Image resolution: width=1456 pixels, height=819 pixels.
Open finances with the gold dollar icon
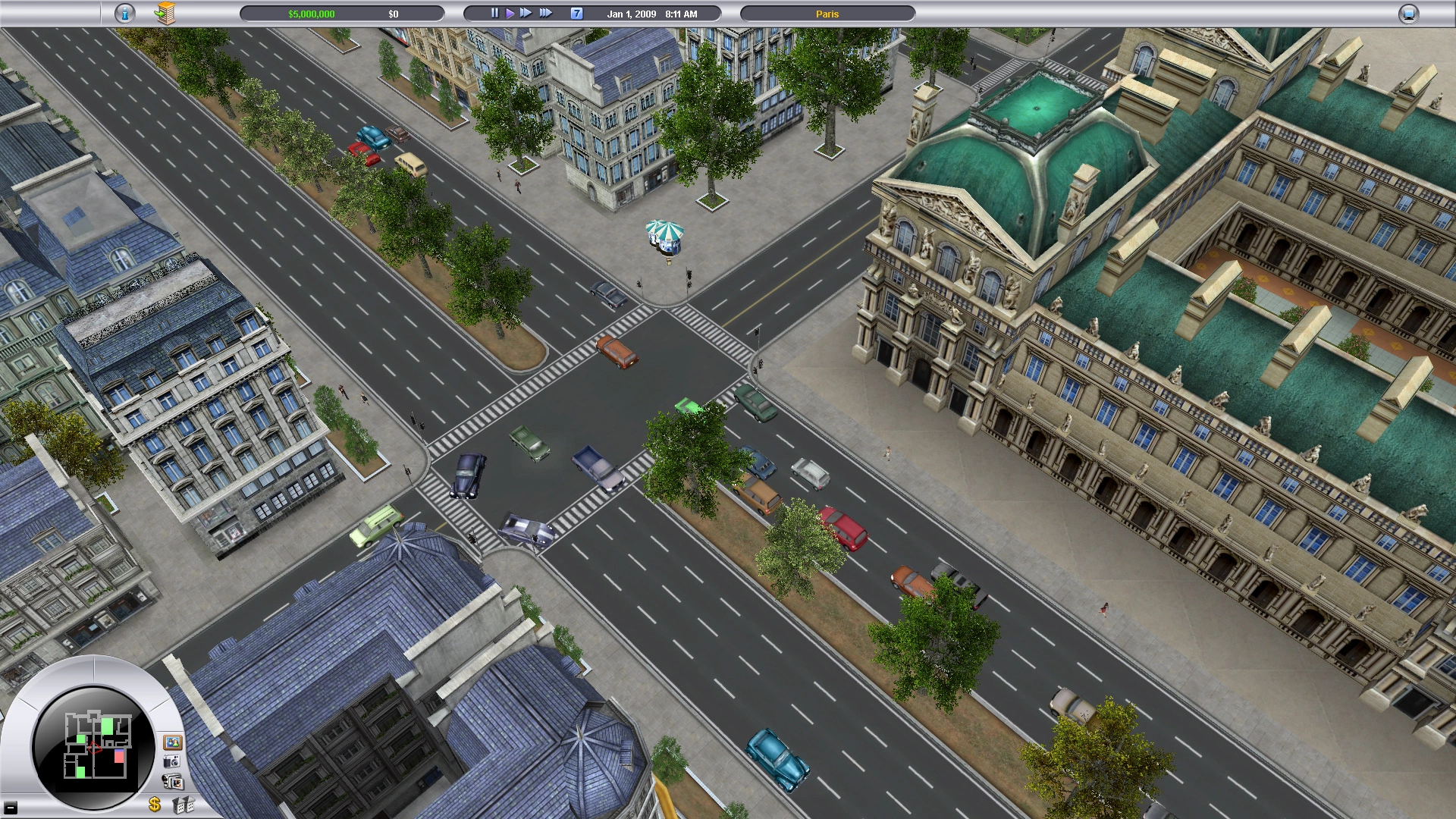pos(155,805)
